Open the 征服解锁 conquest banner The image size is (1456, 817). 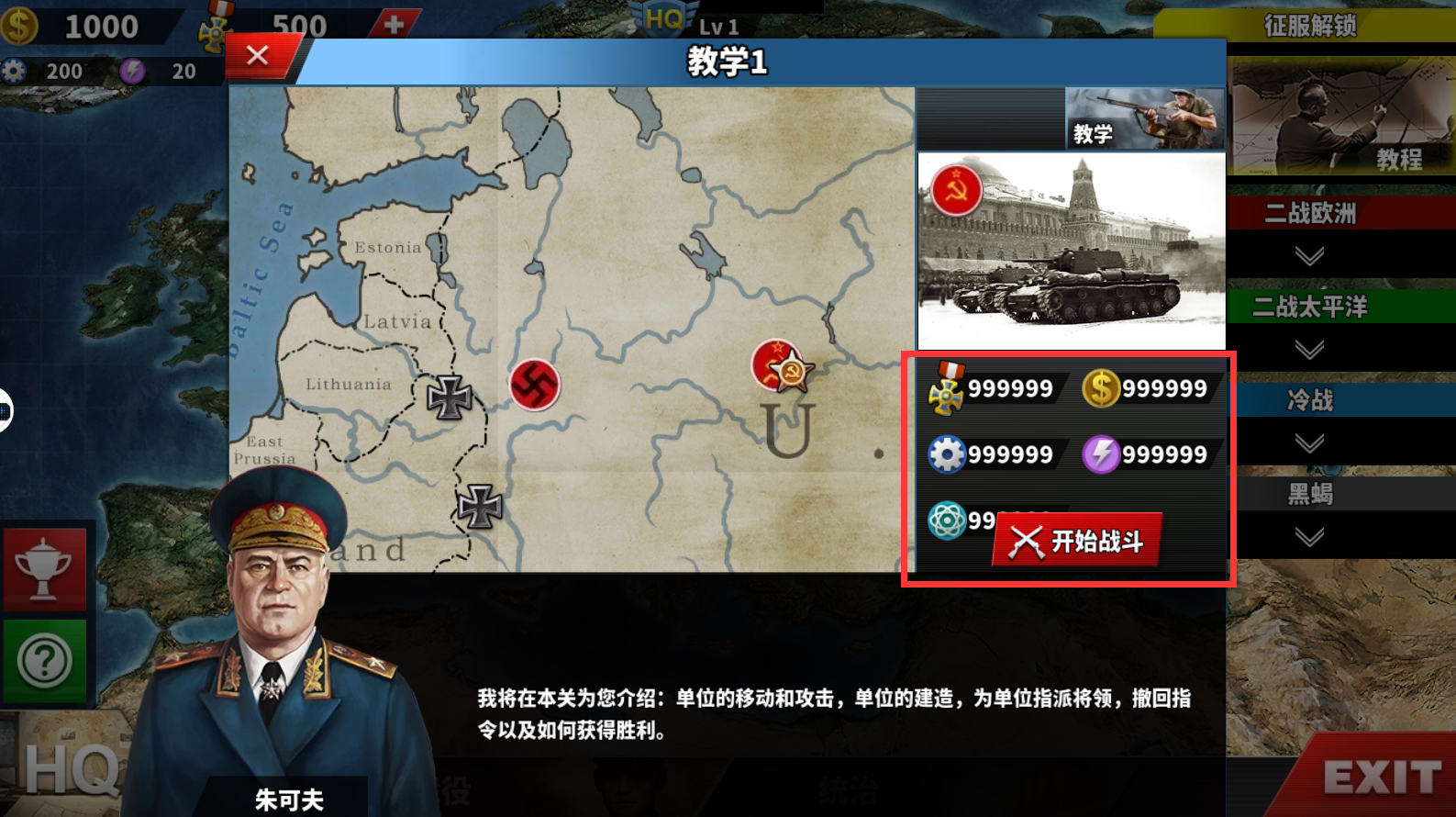tap(1309, 25)
